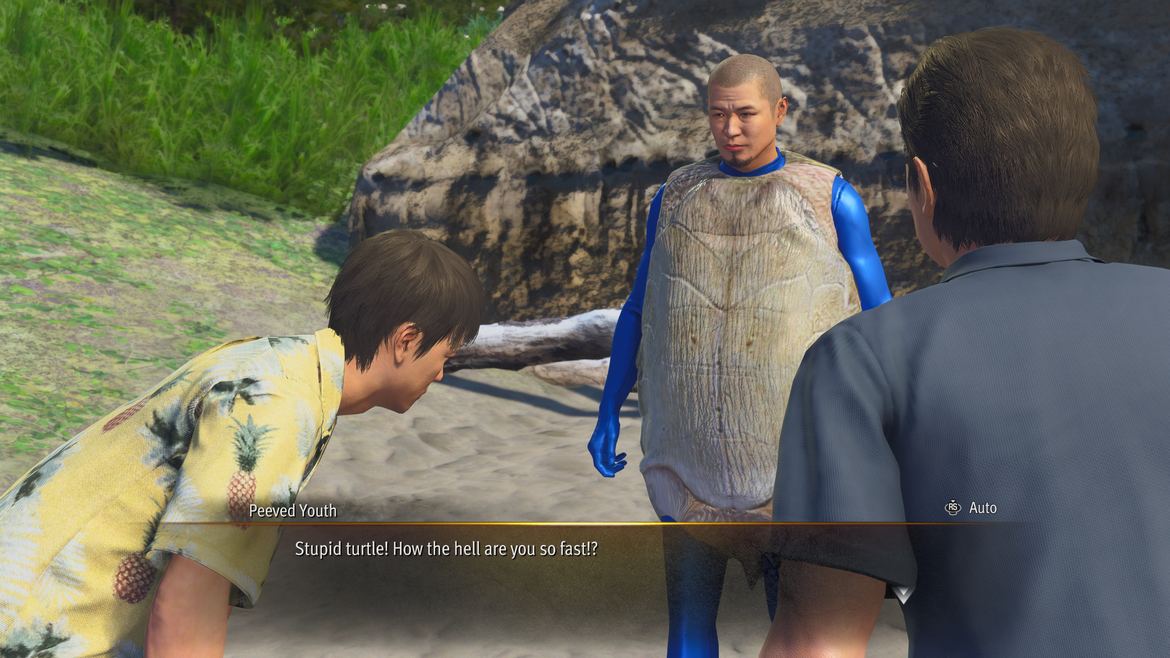Screen dimensions: 1170x658
Task: Toggle Auto dialogue advance
Action: 971,508
